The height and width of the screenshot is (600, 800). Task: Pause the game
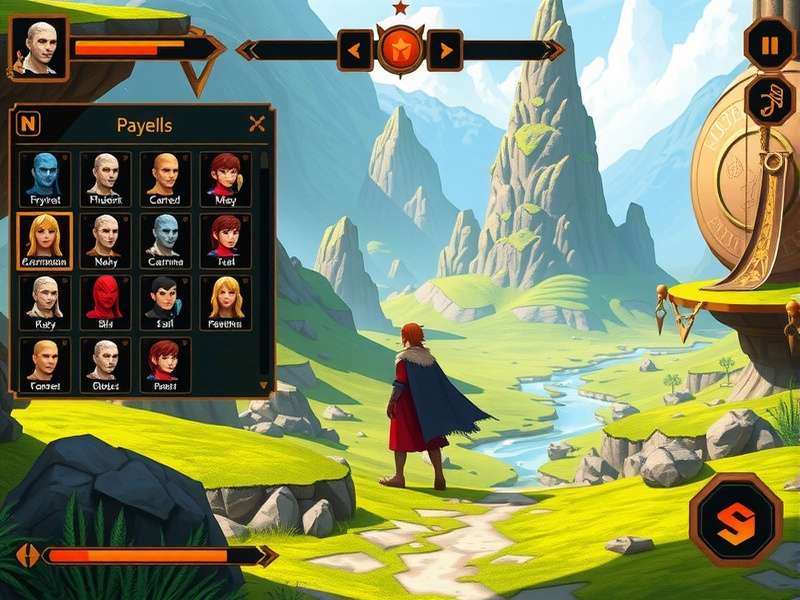click(x=769, y=45)
